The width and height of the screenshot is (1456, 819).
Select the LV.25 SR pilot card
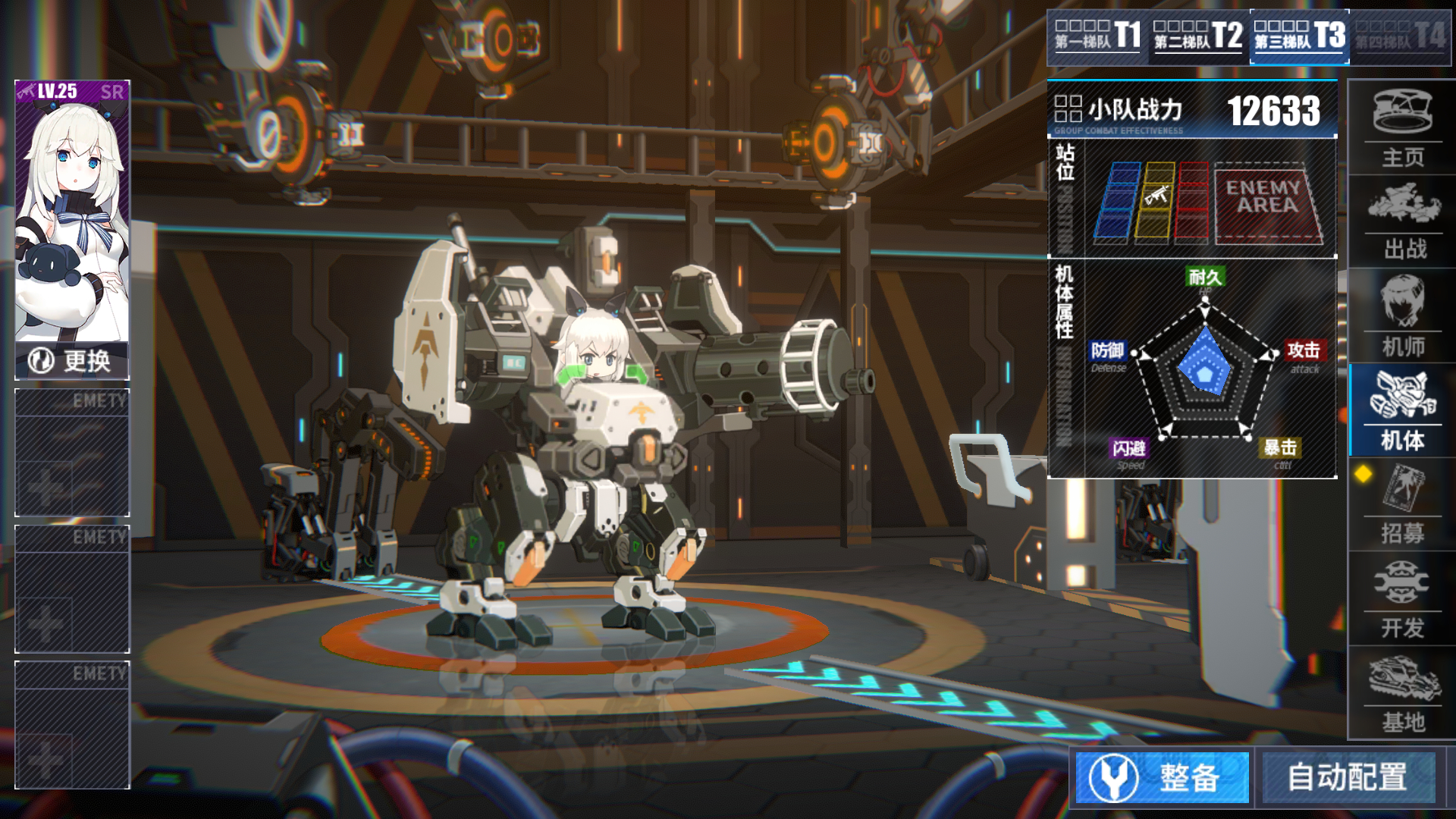pyautogui.click(x=72, y=212)
